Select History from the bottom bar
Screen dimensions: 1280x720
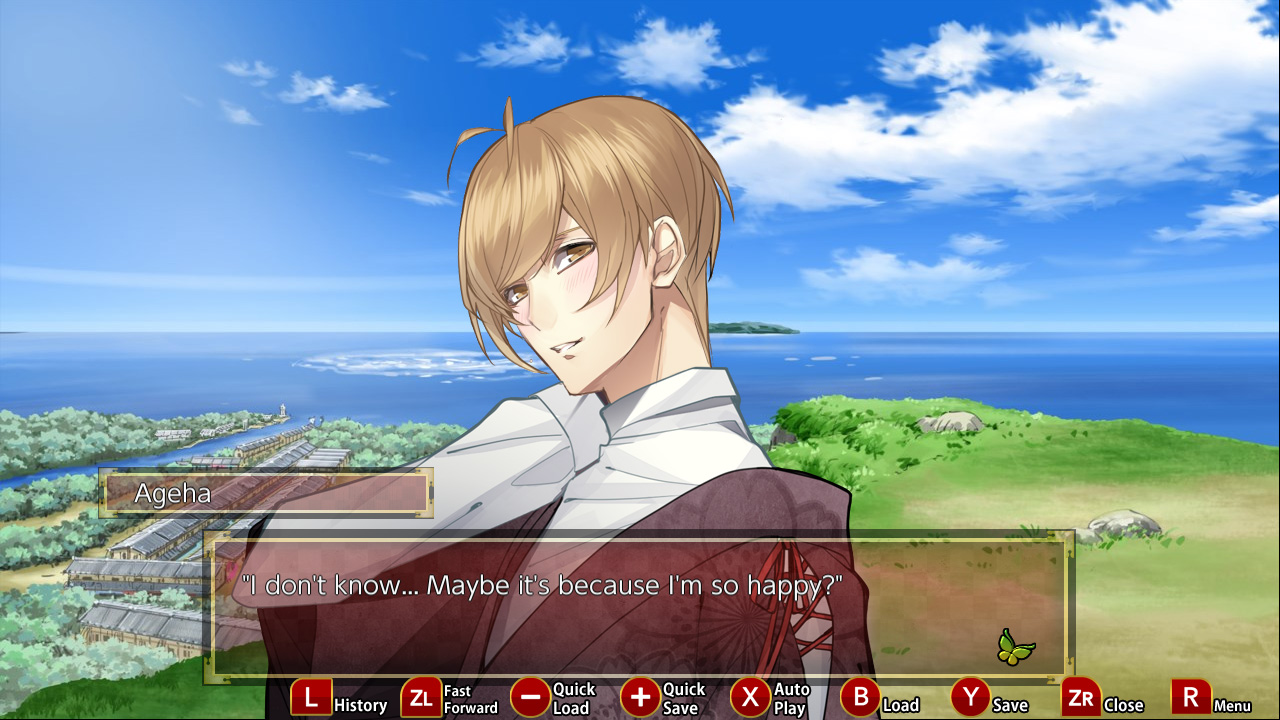311,697
